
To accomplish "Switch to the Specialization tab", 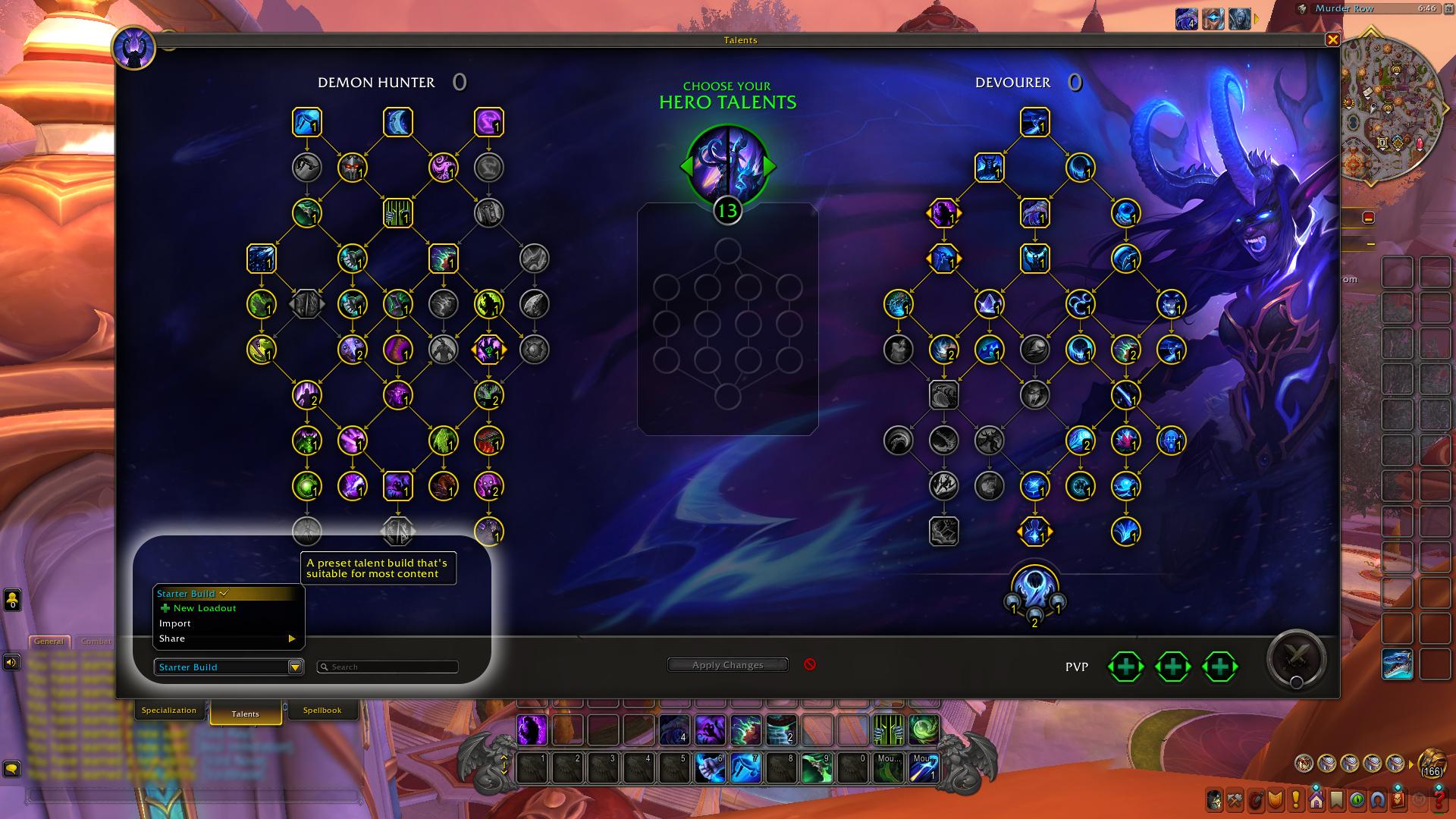I will click(x=169, y=711).
